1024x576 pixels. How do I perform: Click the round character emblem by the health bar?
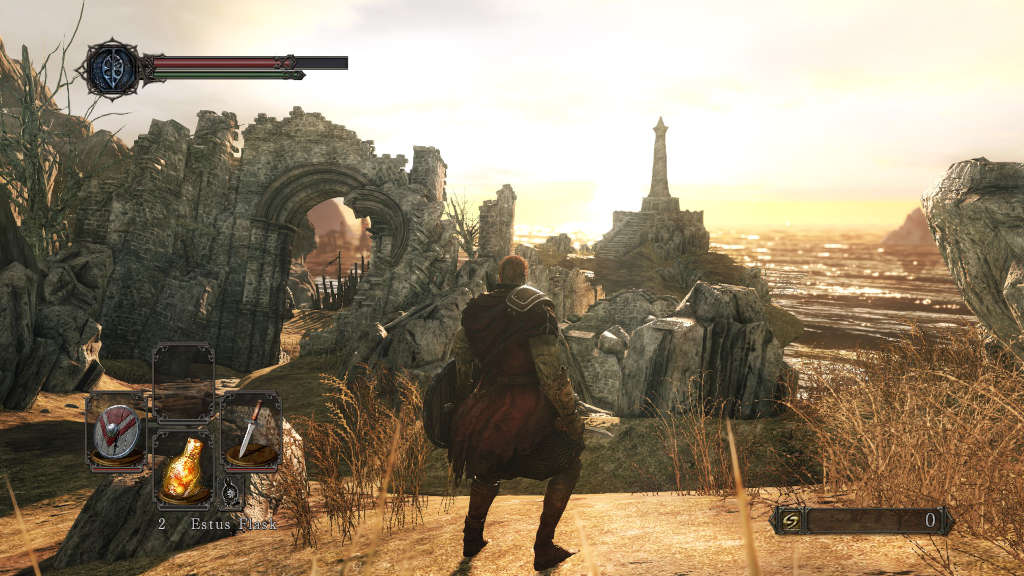tap(111, 69)
